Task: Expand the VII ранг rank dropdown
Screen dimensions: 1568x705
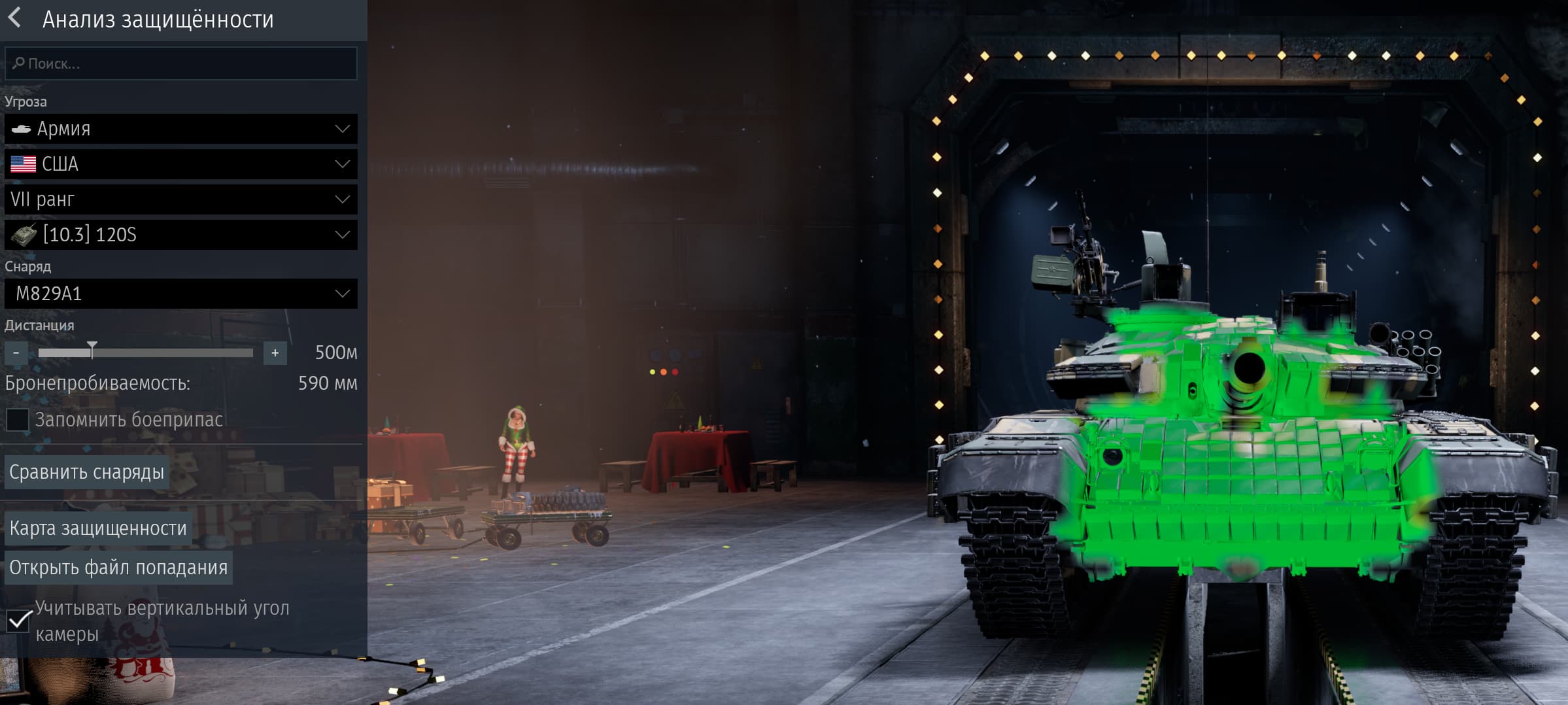Action: pyautogui.click(x=181, y=199)
